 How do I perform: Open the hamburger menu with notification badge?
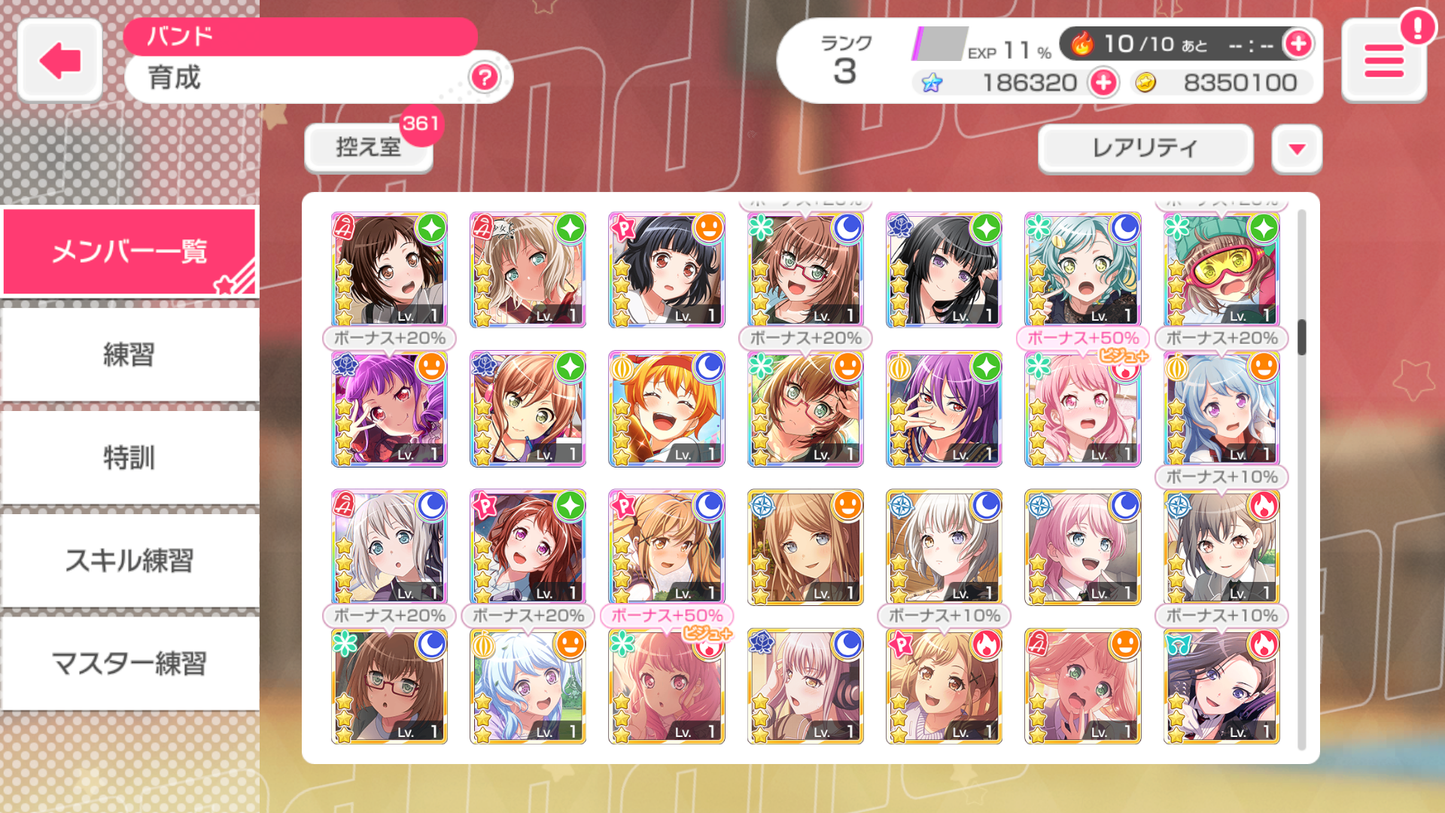point(1383,61)
